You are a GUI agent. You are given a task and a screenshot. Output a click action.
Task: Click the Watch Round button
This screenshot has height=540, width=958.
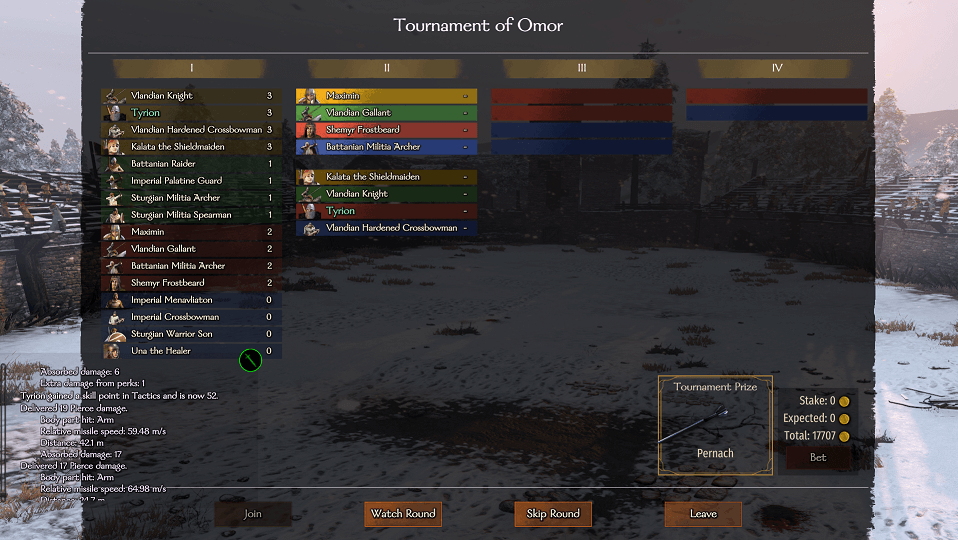coord(403,514)
